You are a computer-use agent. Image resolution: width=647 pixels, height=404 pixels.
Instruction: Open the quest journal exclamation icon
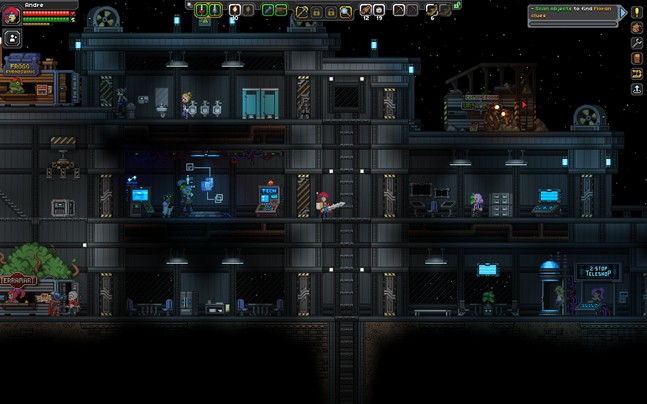[637, 12]
